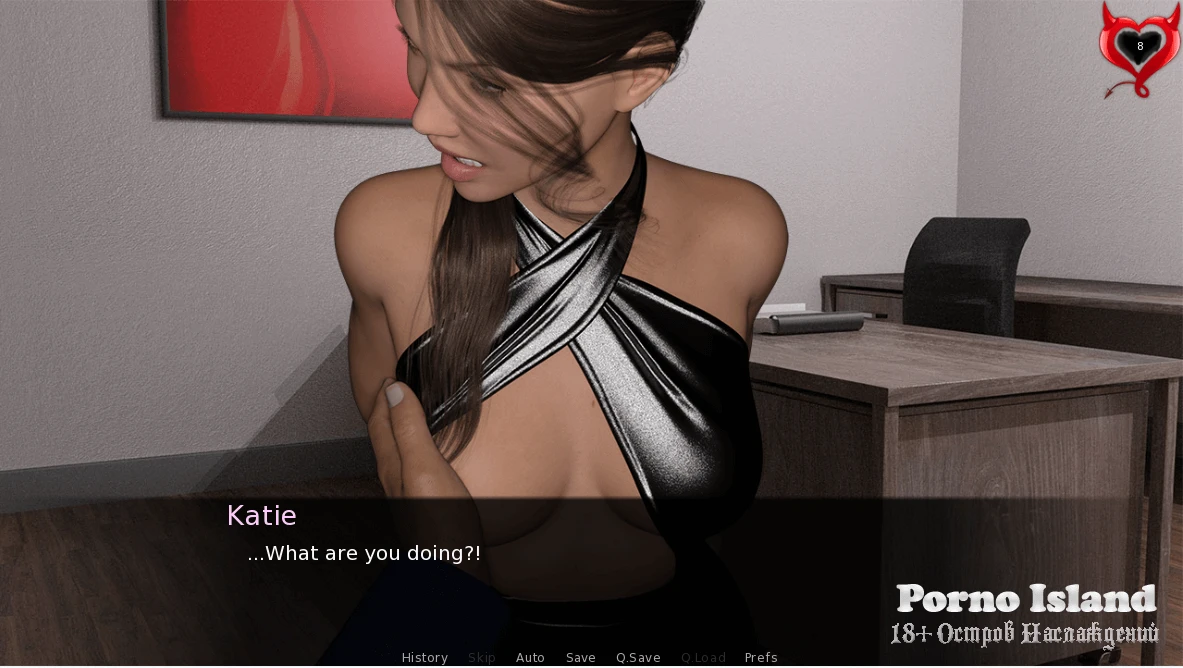This screenshot has height=668, width=1183.
Task: Click the devil heart icon
Action: coord(1139,48)
